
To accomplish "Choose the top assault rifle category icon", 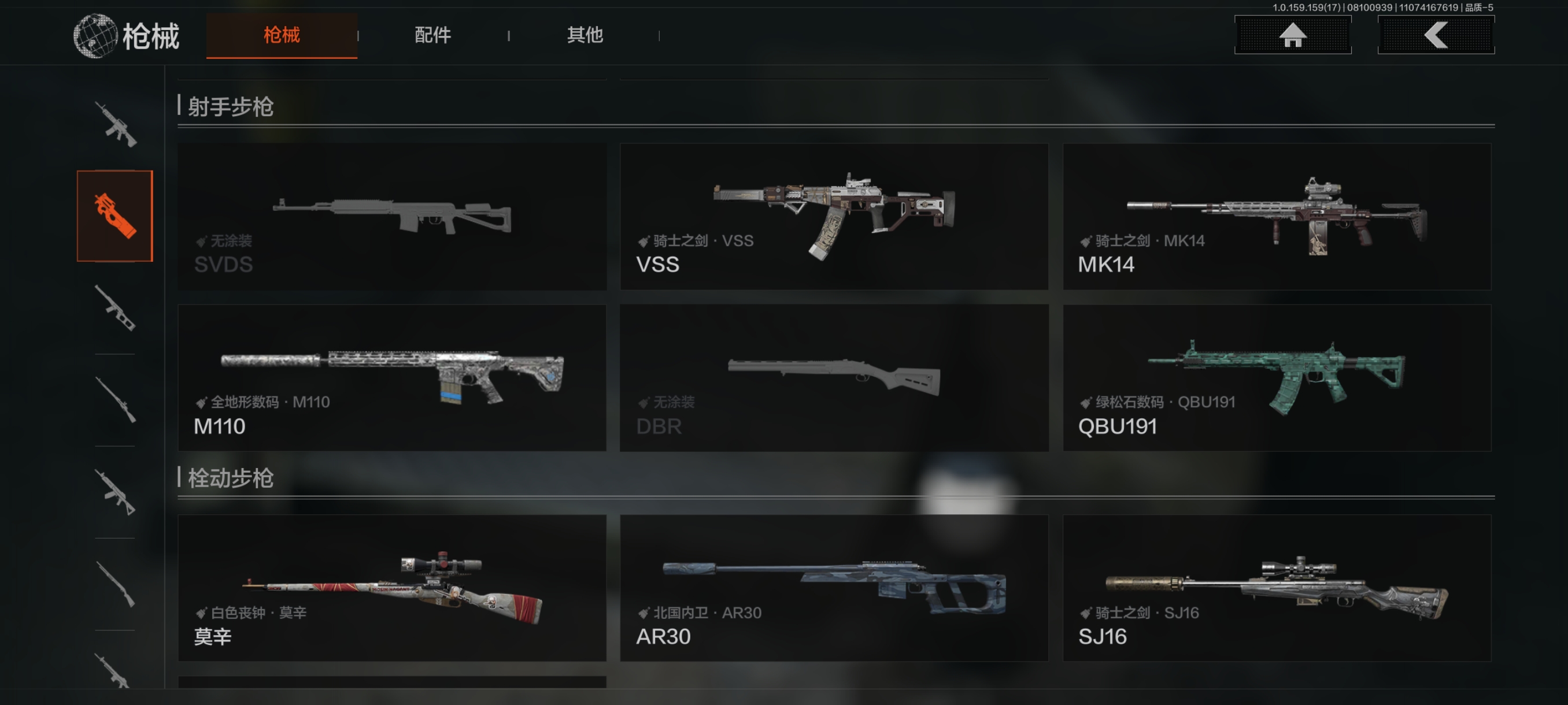I will click(115, 125).
